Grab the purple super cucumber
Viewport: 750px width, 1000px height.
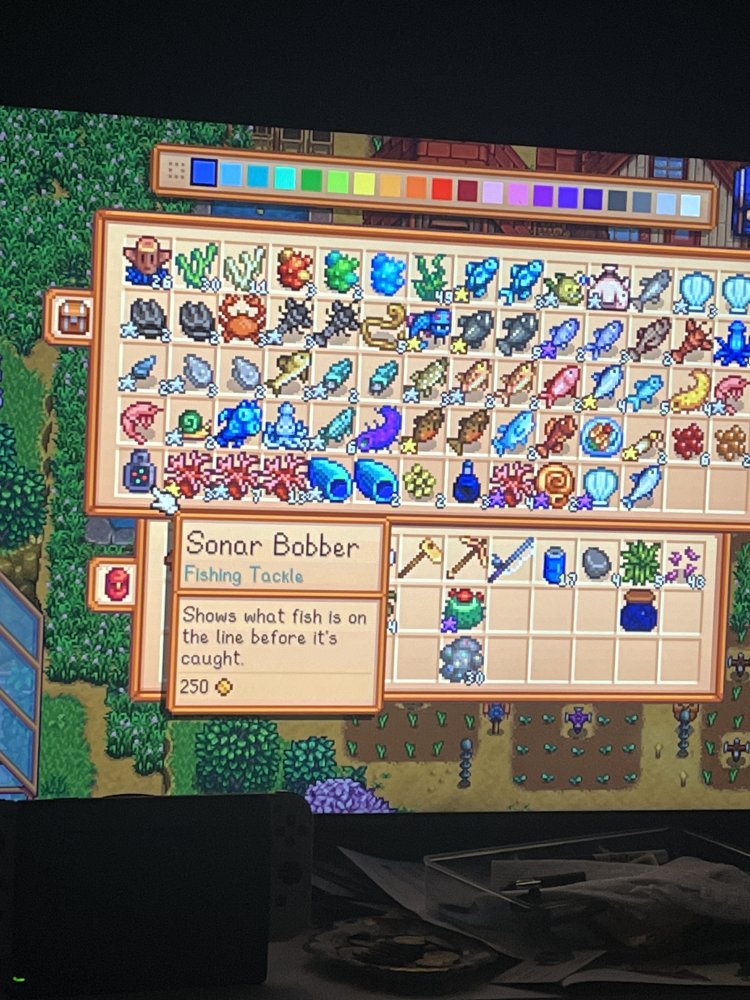click(380, 428)
